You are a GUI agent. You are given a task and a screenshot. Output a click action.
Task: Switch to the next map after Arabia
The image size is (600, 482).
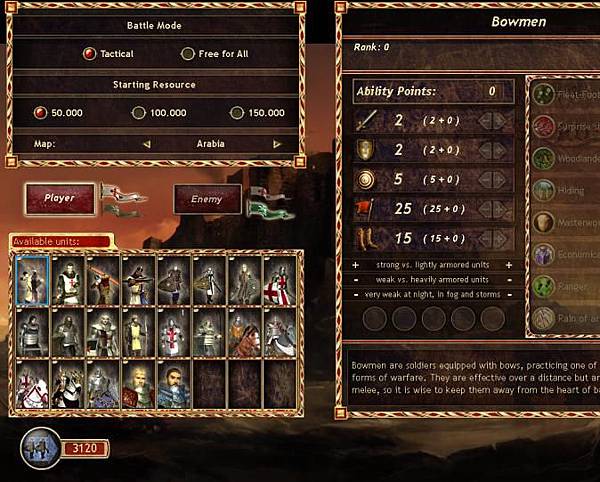coord(273,144)
